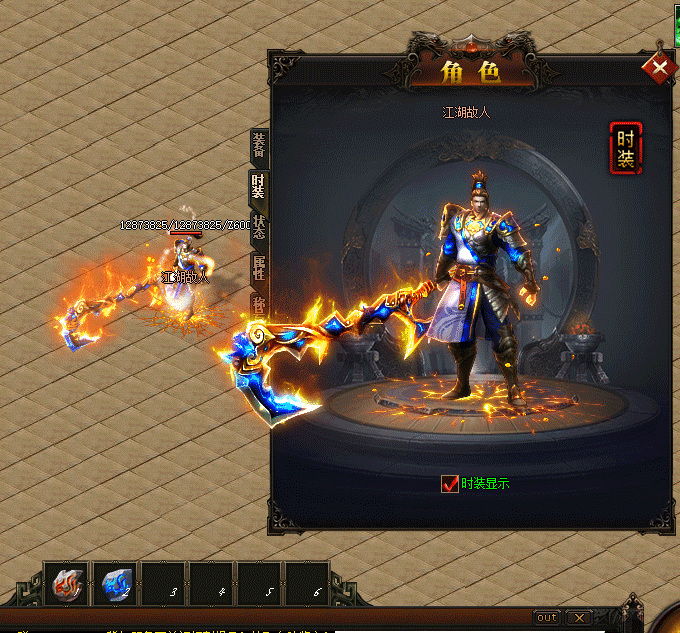The height and width of the screenshot is (633, 680).
Task: Click the small X button beside 'out'
Action: pyautogui.click(x=577, y=616)
